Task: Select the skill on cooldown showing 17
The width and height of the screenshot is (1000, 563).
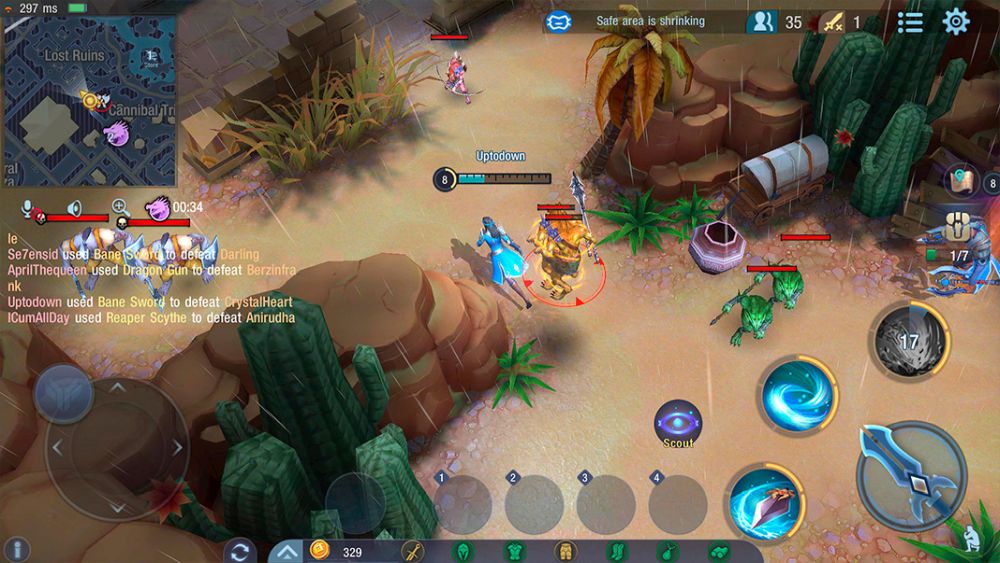Action: click(x=908, y=342)
